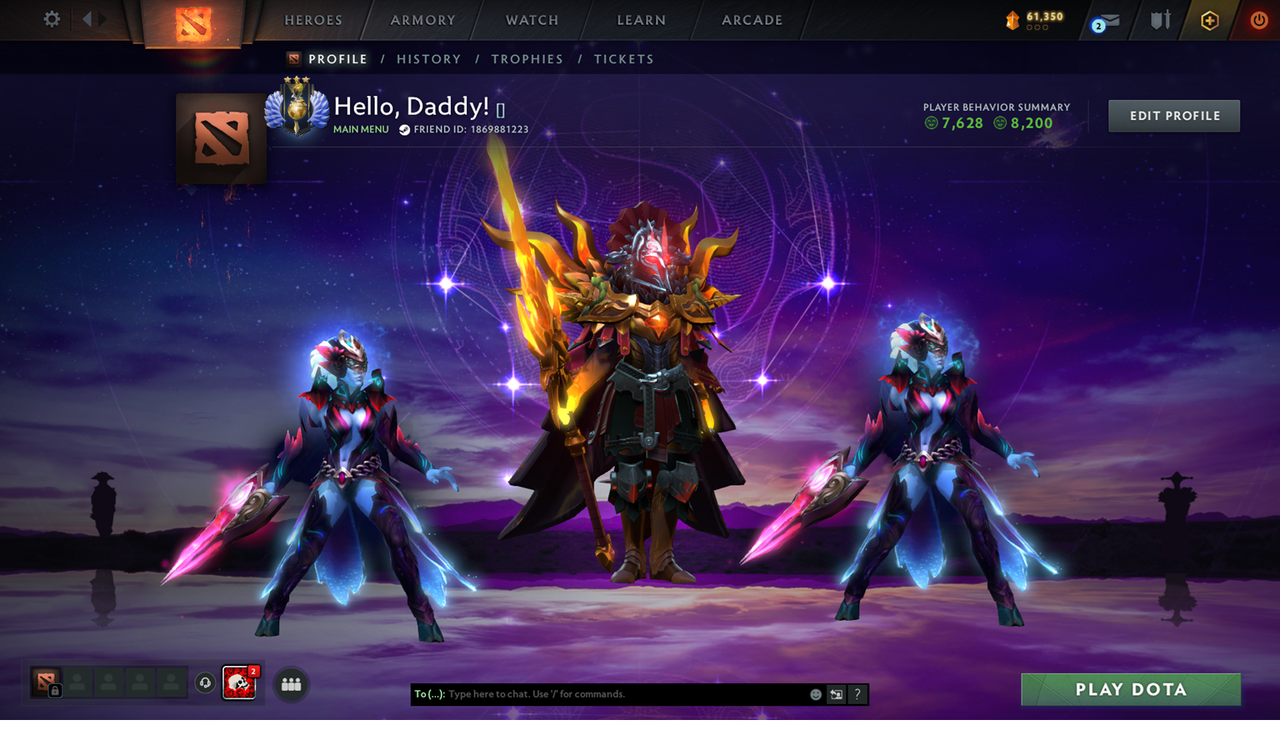Open the Dota Plus shield and sword icon
Viewport: 1280px width, 735px height.
point(1163,19)
